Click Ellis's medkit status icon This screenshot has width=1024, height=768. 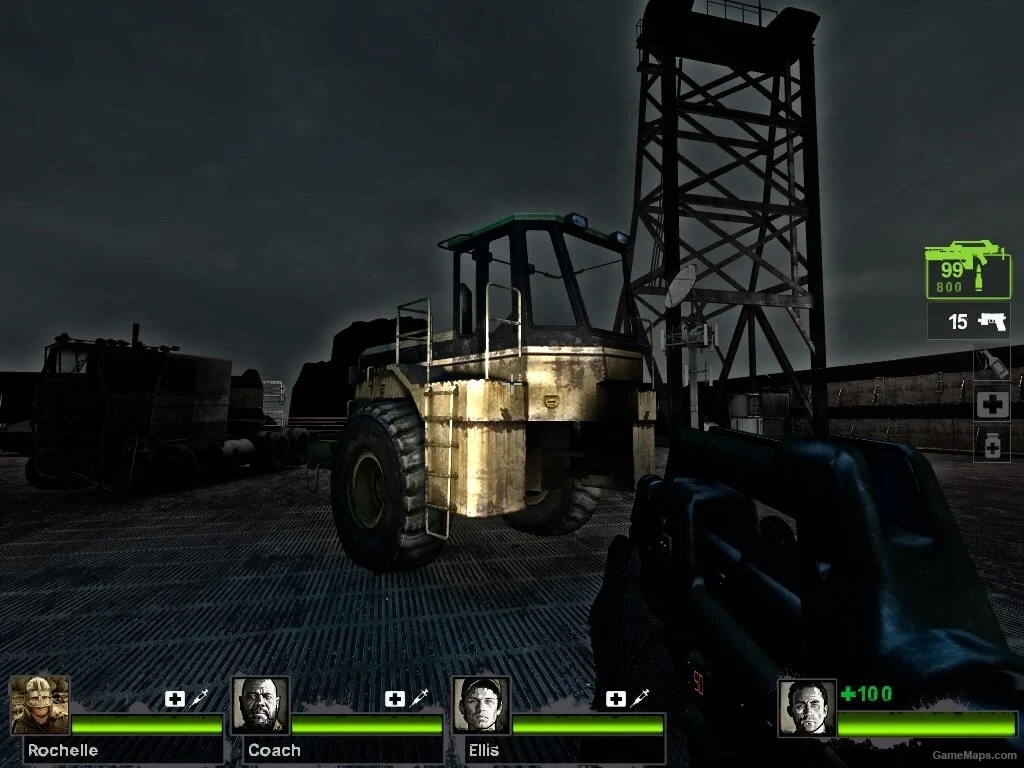click(615, 699)
